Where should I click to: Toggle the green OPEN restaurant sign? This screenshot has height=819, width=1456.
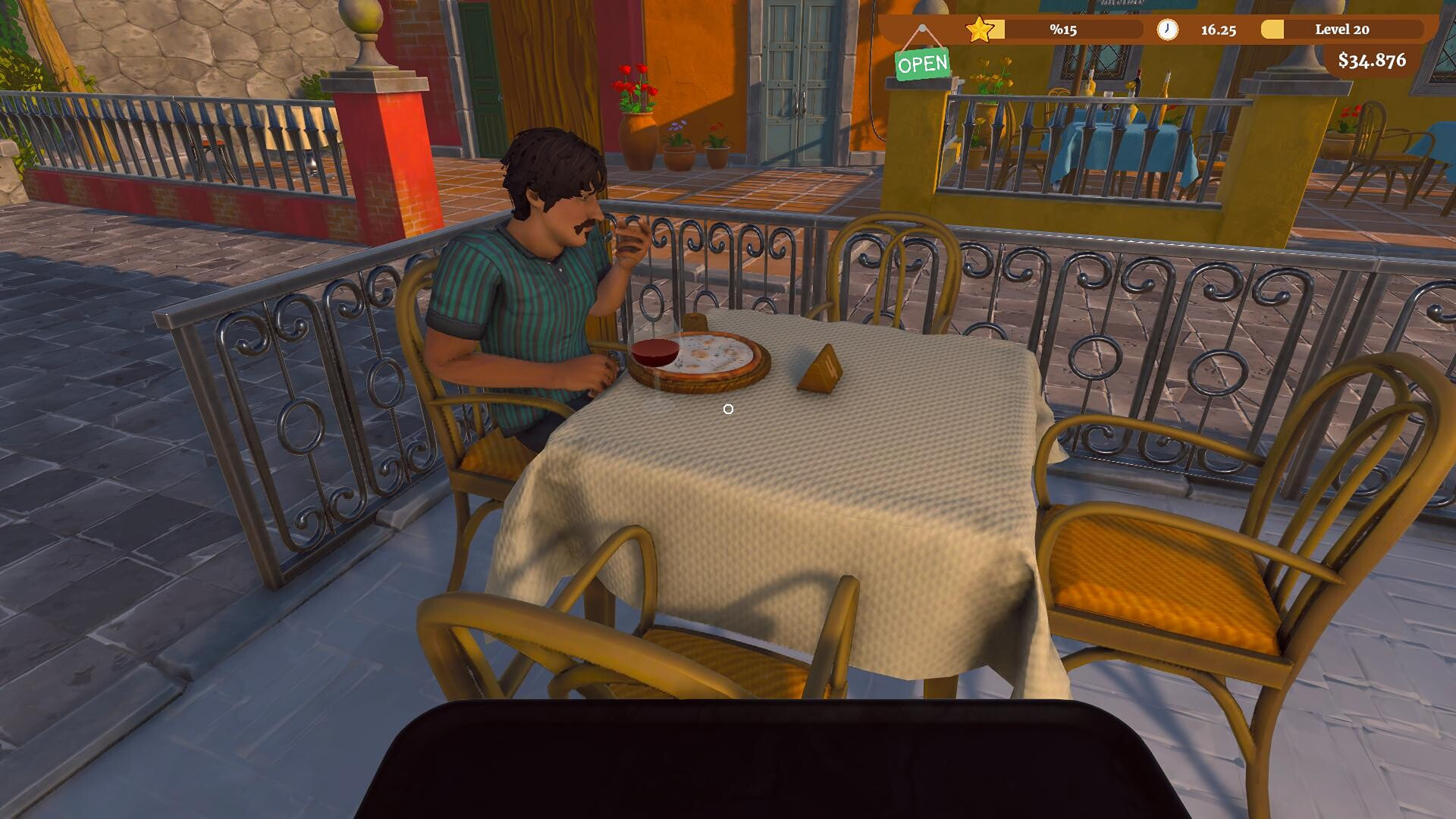922,64
